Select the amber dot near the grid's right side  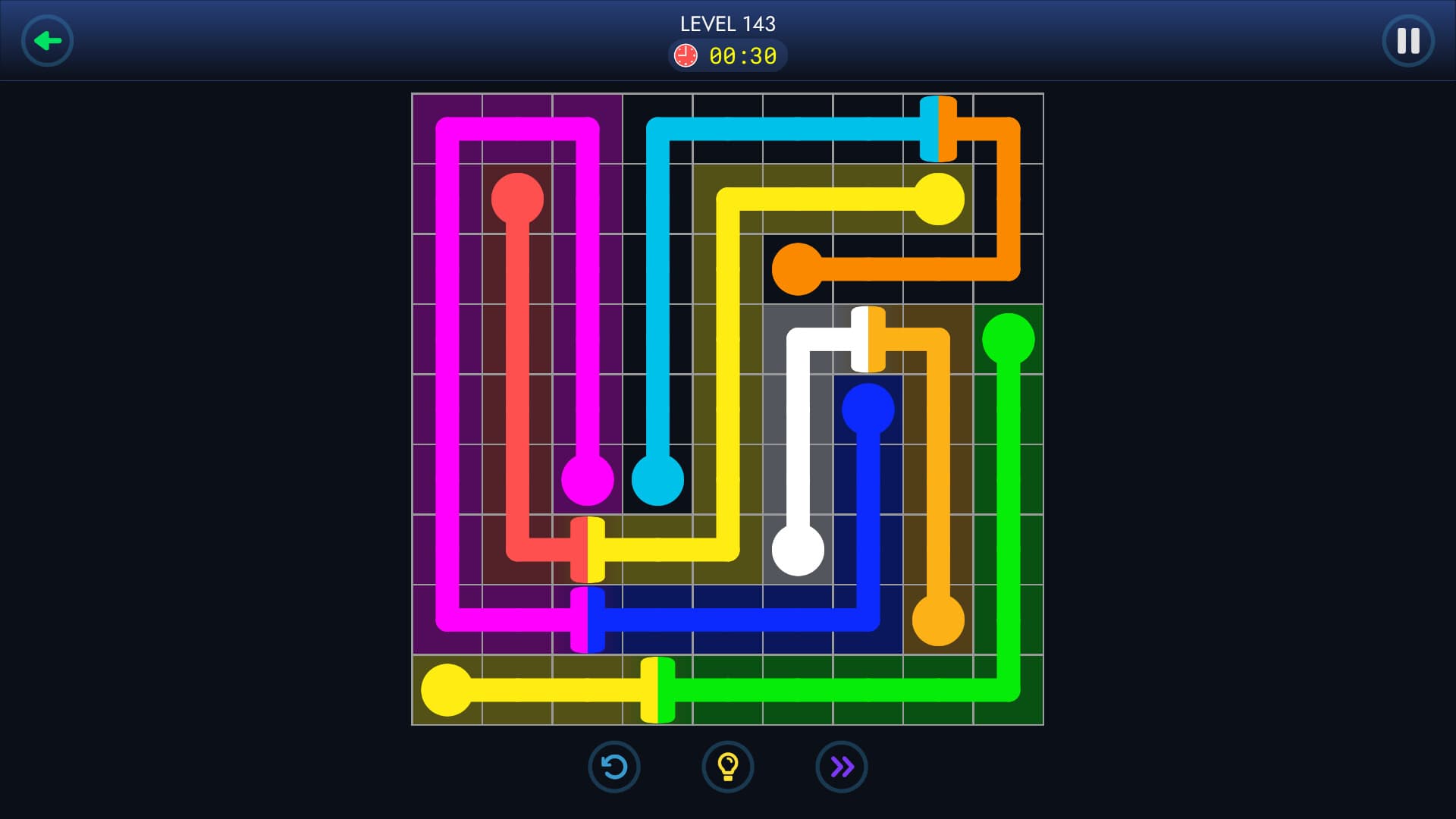tap(939, 620)
